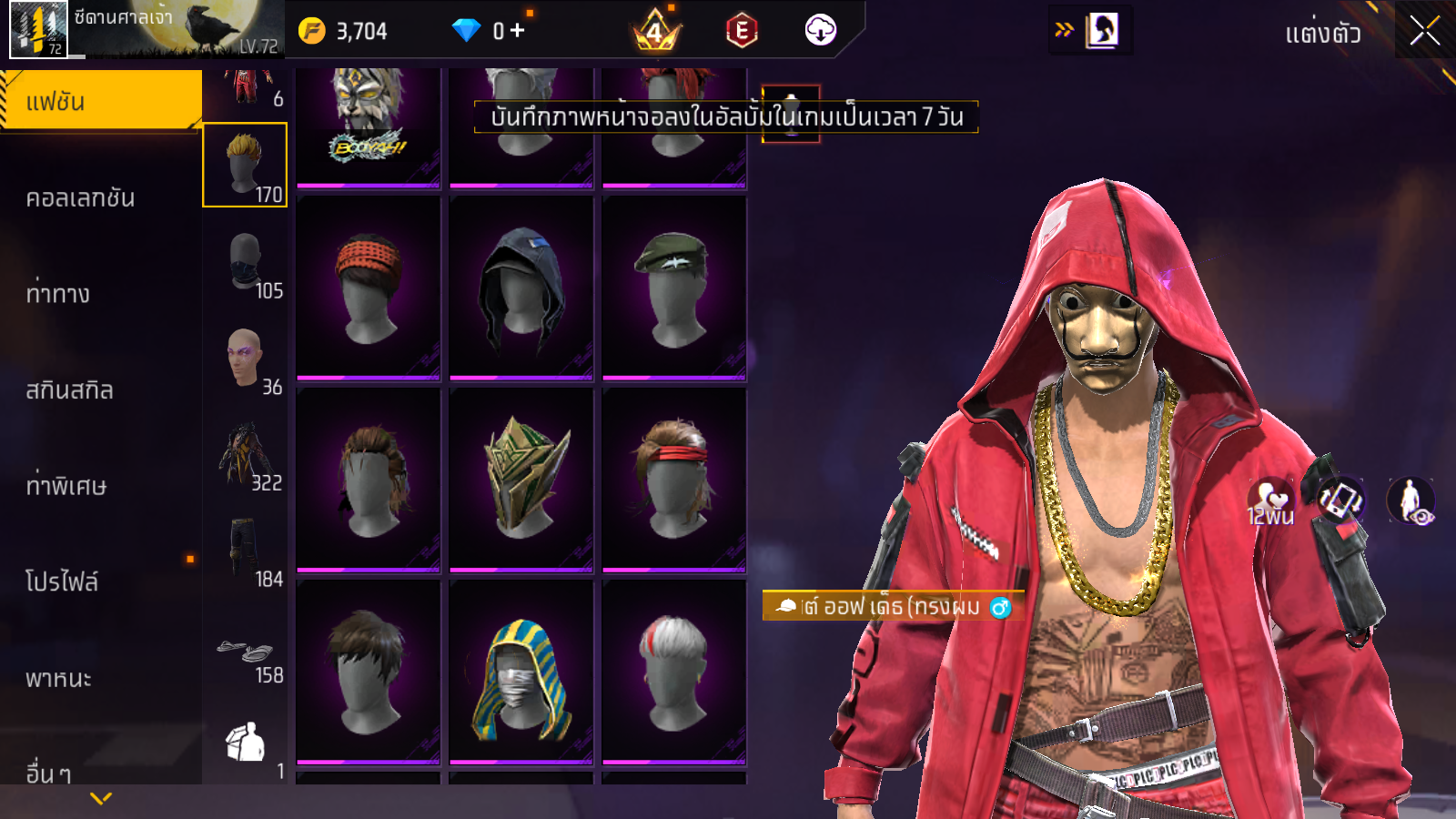This screenshot has width=1456, height=819.
Task: Select the dark hooded head item
Action: [521, 288]
